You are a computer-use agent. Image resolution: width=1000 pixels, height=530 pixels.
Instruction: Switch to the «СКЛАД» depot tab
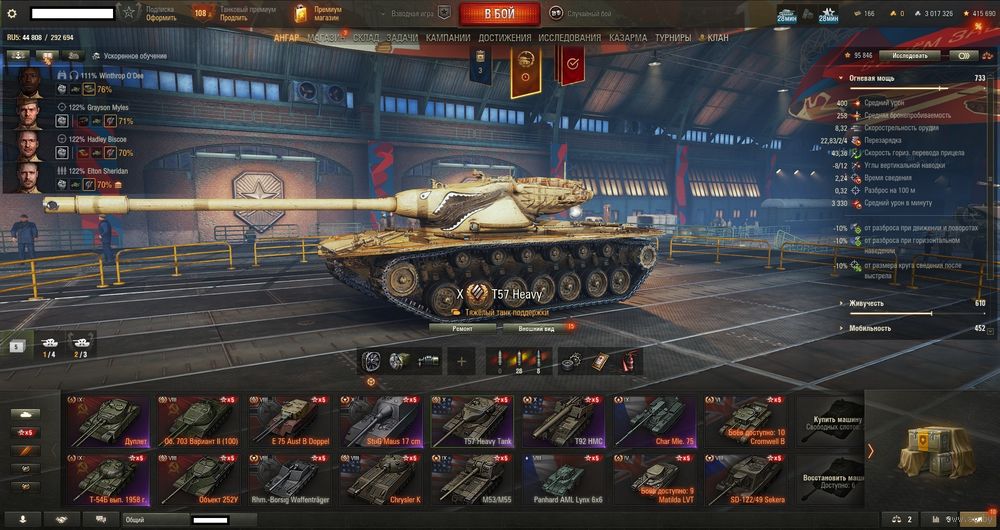coord(365,38)
